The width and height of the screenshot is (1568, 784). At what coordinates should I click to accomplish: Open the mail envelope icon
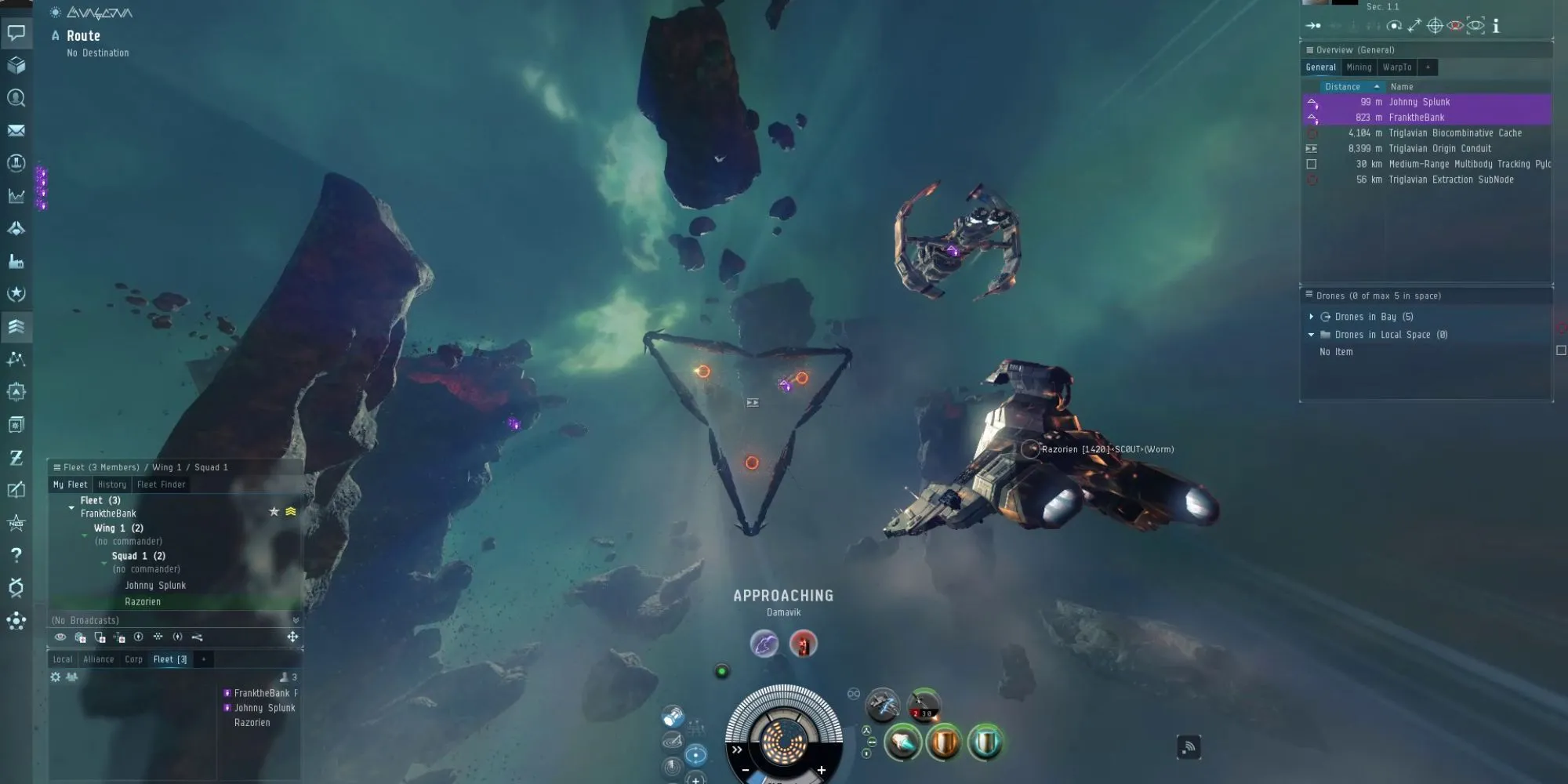point(16,131)
